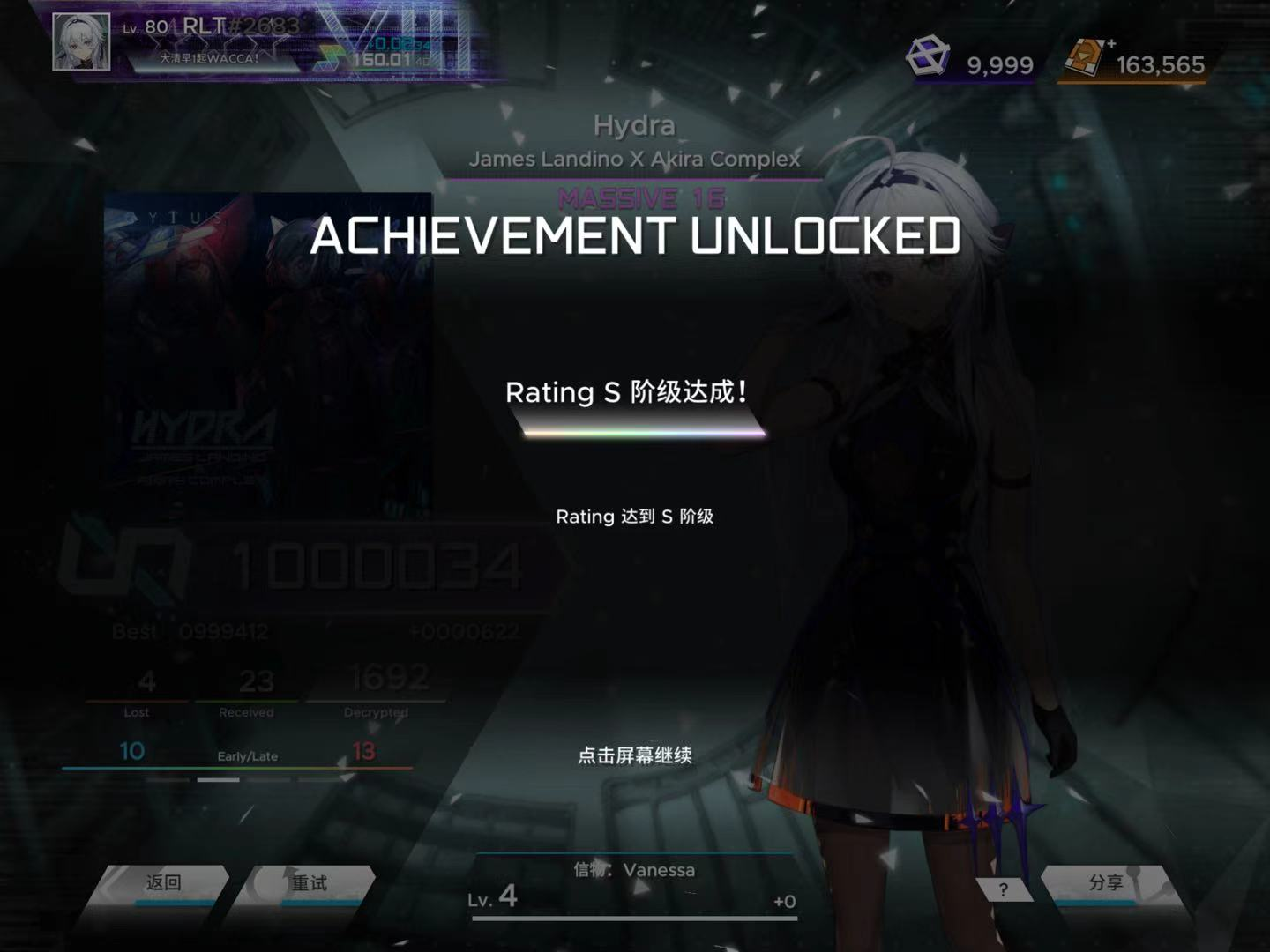The width and height of the screenshot is (1270, 952).
Task: Open the question mark help button
Action: (x=1004, y=890)
